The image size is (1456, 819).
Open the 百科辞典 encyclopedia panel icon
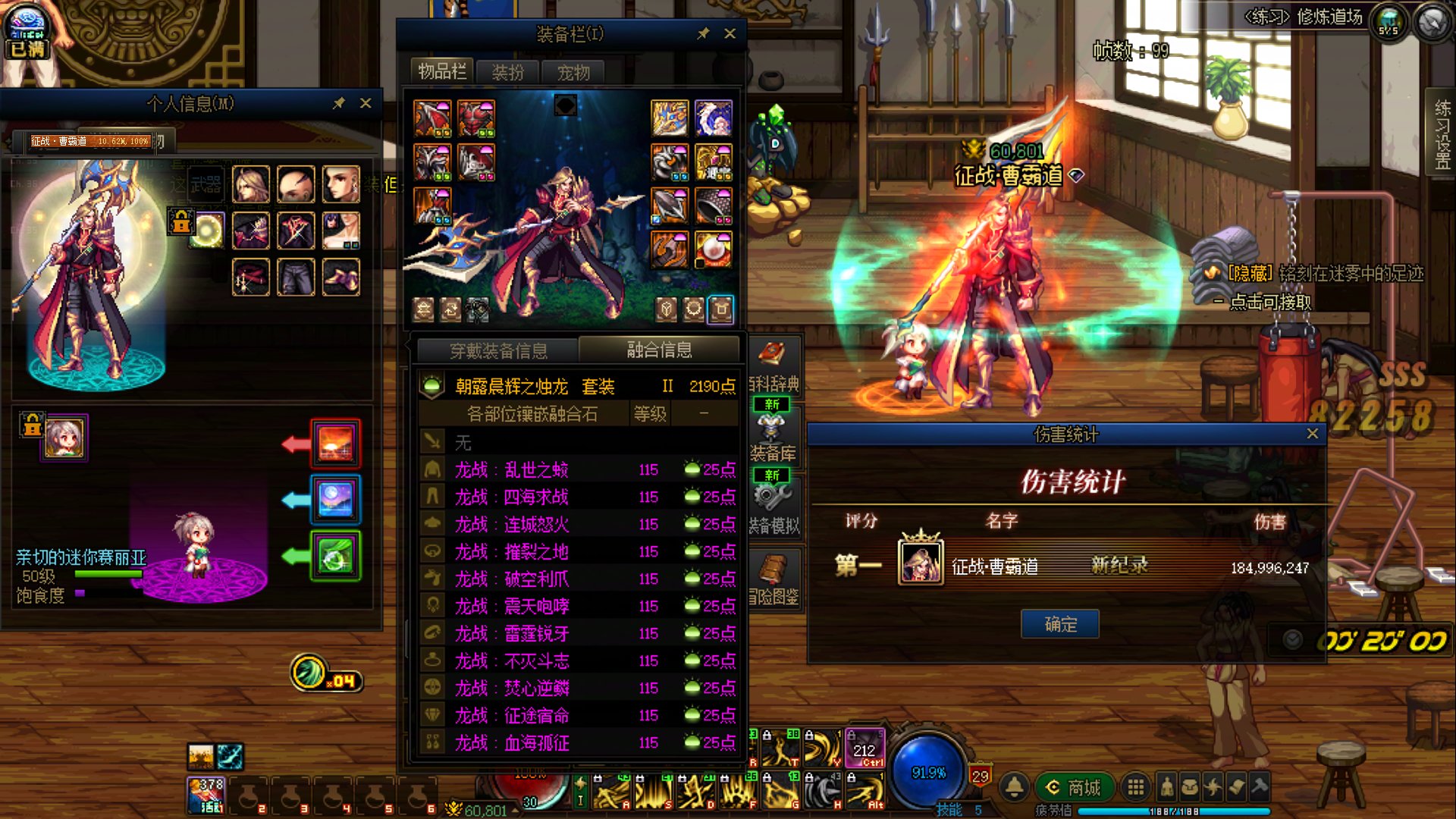click(771, 353)
